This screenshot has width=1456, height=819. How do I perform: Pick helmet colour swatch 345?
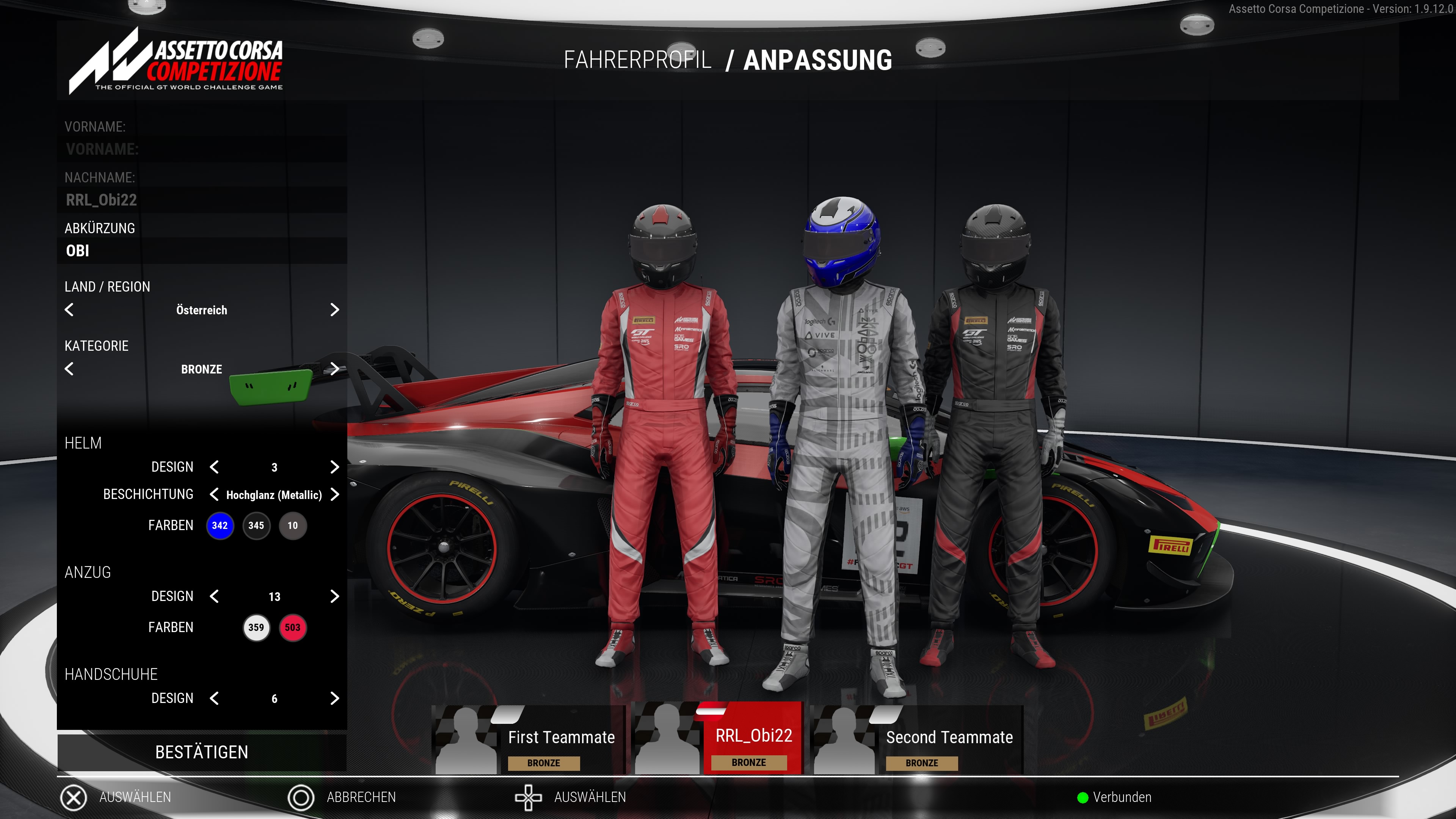(256, 526)
